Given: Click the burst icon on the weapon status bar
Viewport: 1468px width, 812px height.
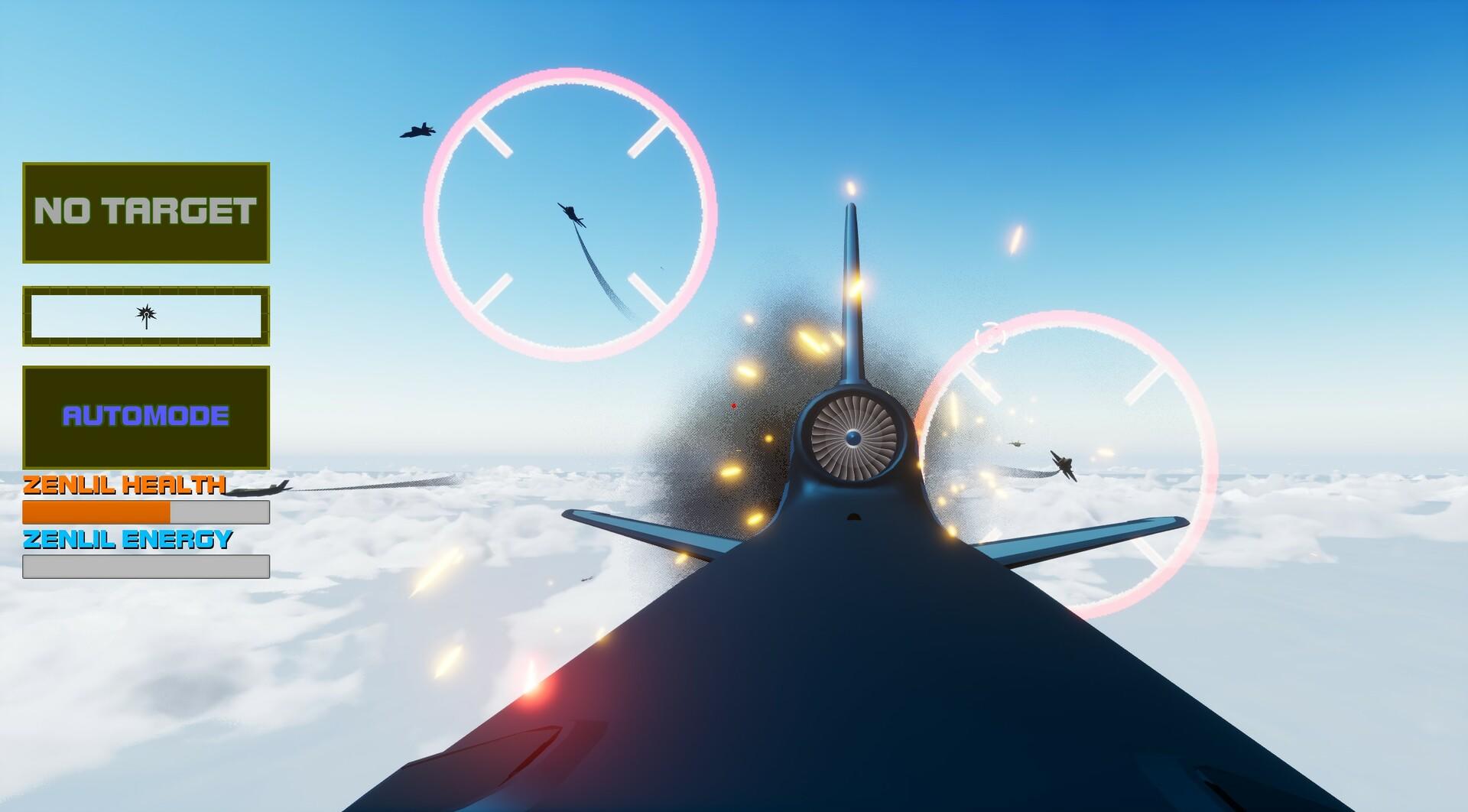Looking at the screenshot, I should click(145, 313).
